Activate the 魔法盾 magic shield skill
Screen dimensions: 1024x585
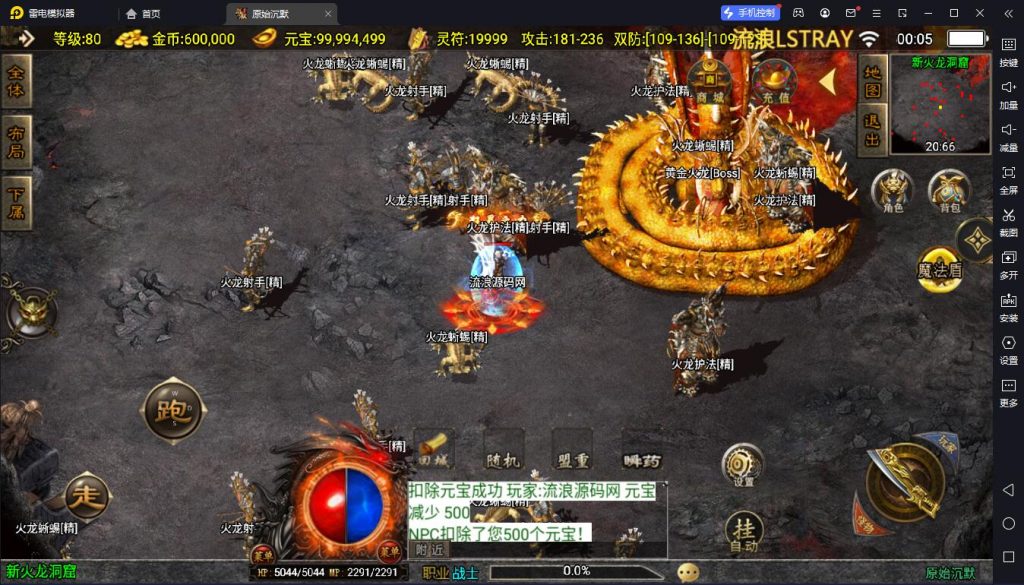tap(940, 268)
